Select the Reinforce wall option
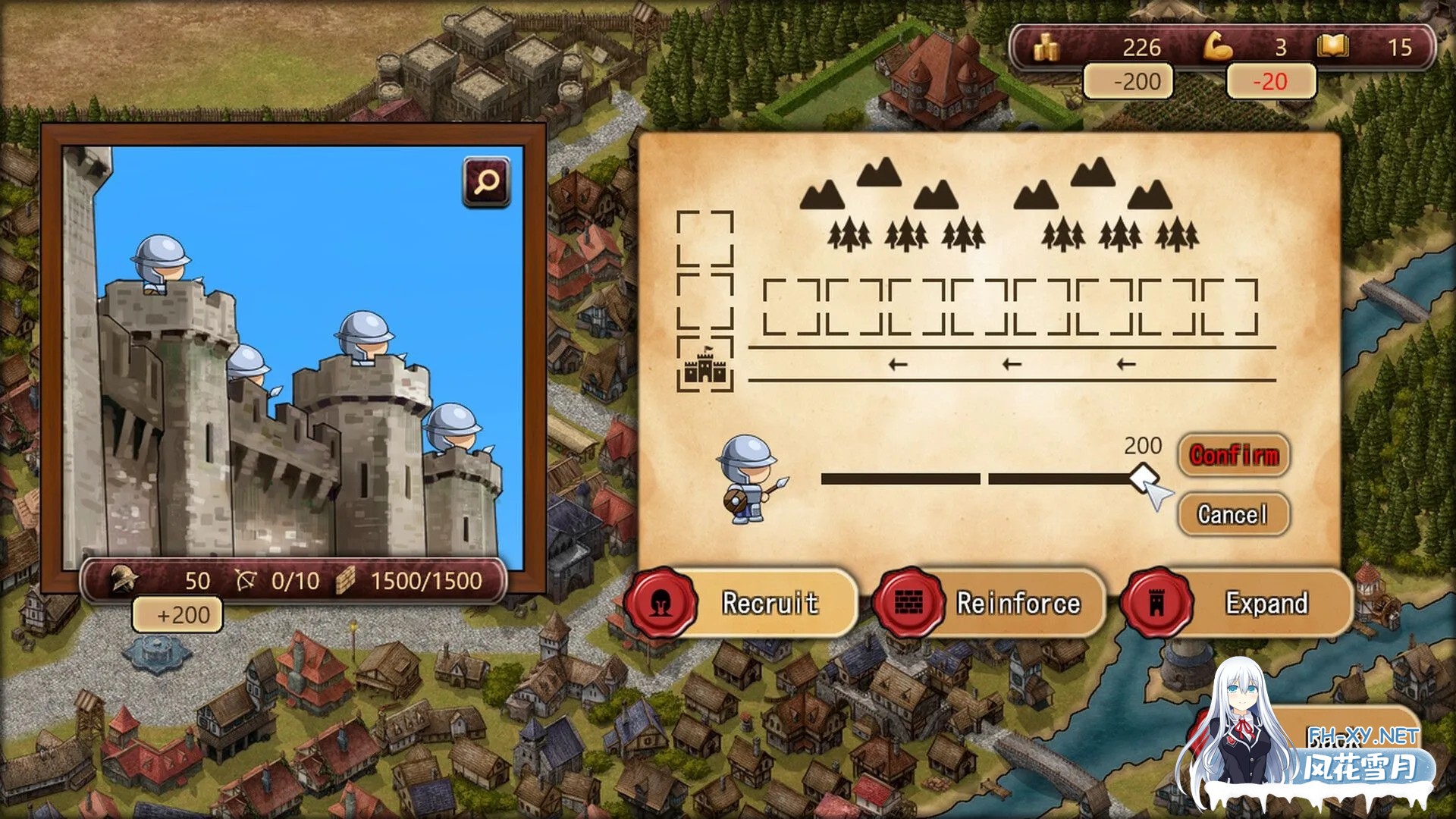Image resolution: width=1456 pixels, height=819 pixels. [990, 604]
